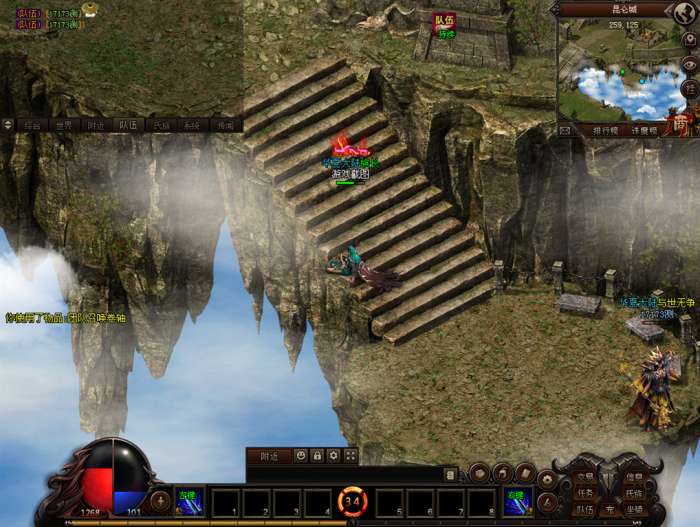Image resolution: width=700 pixels, height=527 pixels.
Task: Switch to the 队伍 (Team) chat tab
Action: click(x=128, y=126)
